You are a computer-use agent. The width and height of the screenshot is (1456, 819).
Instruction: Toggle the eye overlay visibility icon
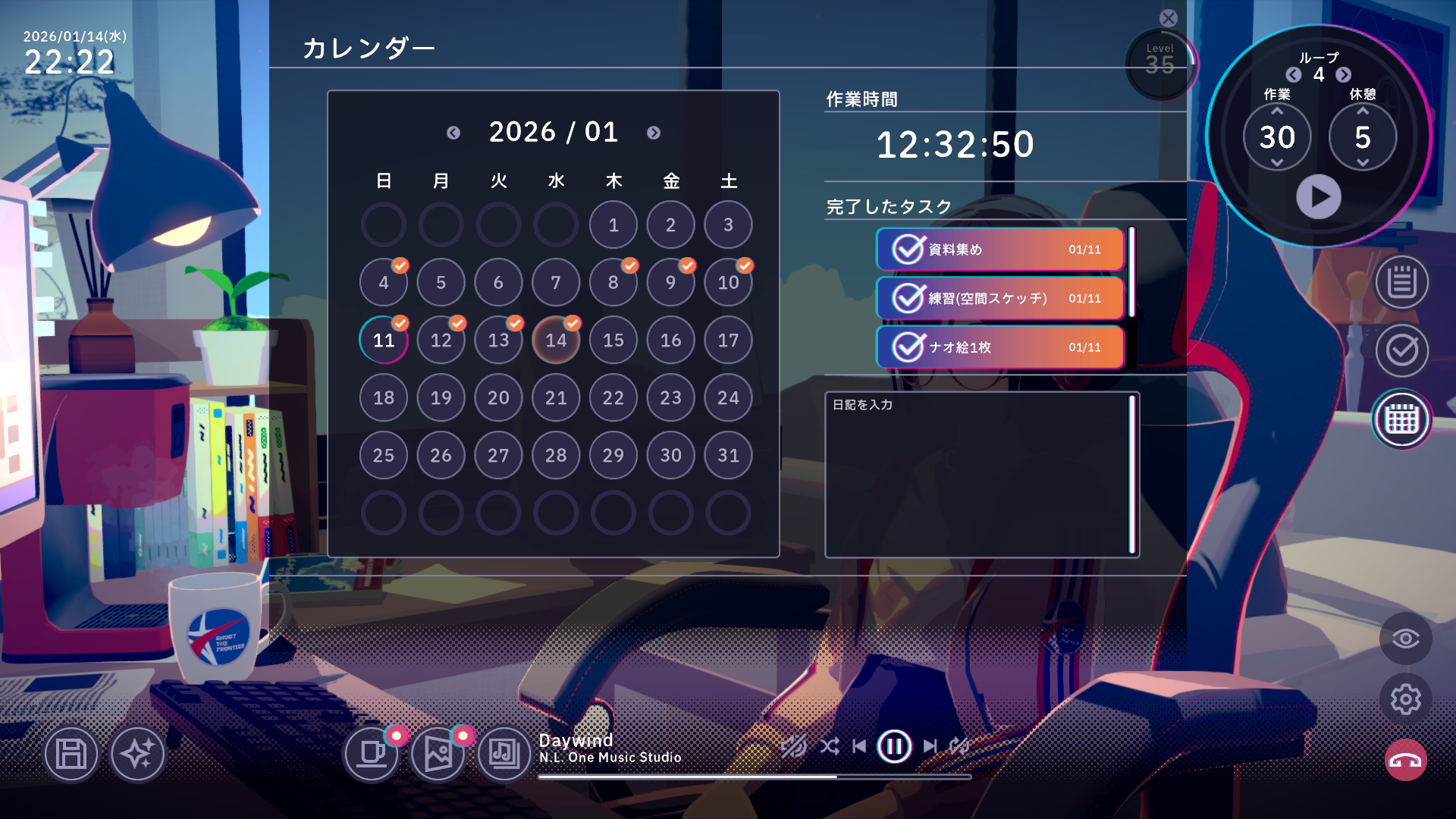tap(1407, 639)
